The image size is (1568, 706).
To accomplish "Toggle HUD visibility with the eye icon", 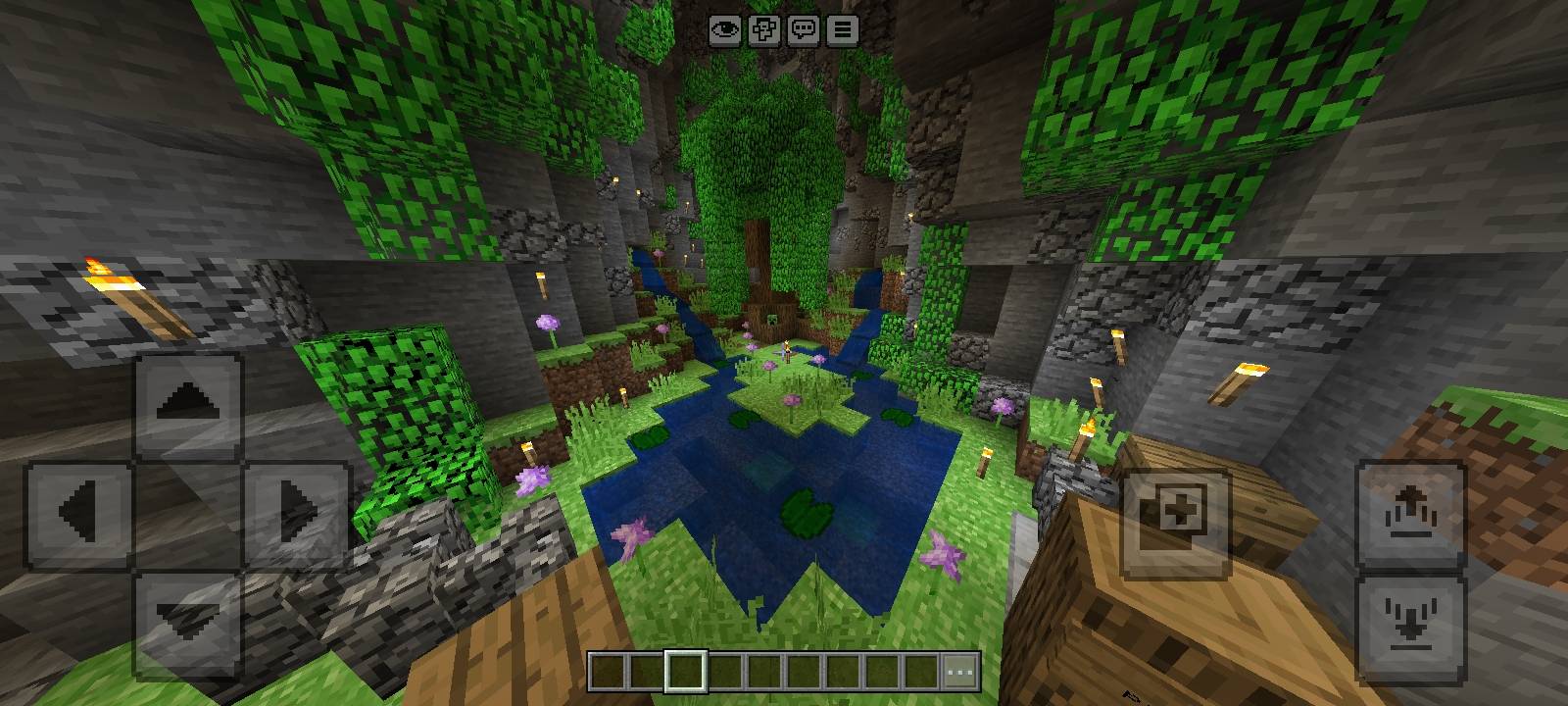I will [x=725, y=30].
